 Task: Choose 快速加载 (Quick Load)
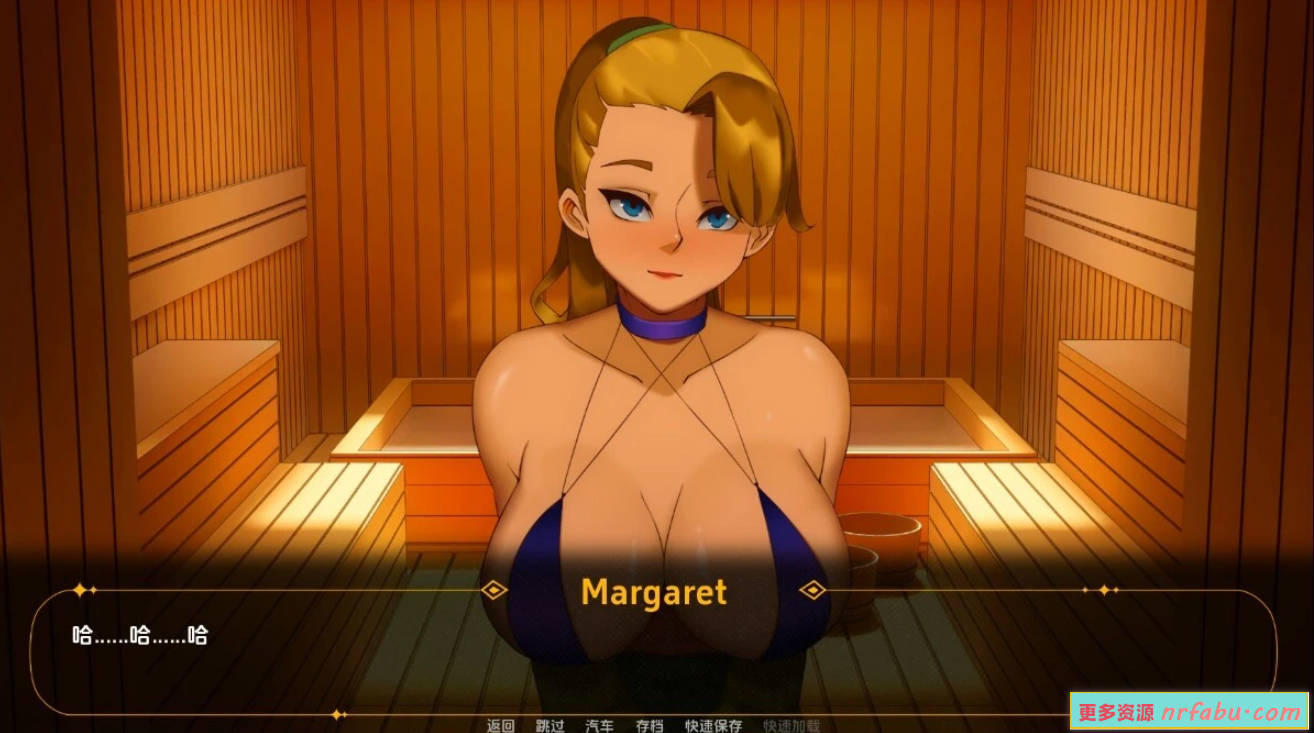pyautogui.click(x=791, y=726)
